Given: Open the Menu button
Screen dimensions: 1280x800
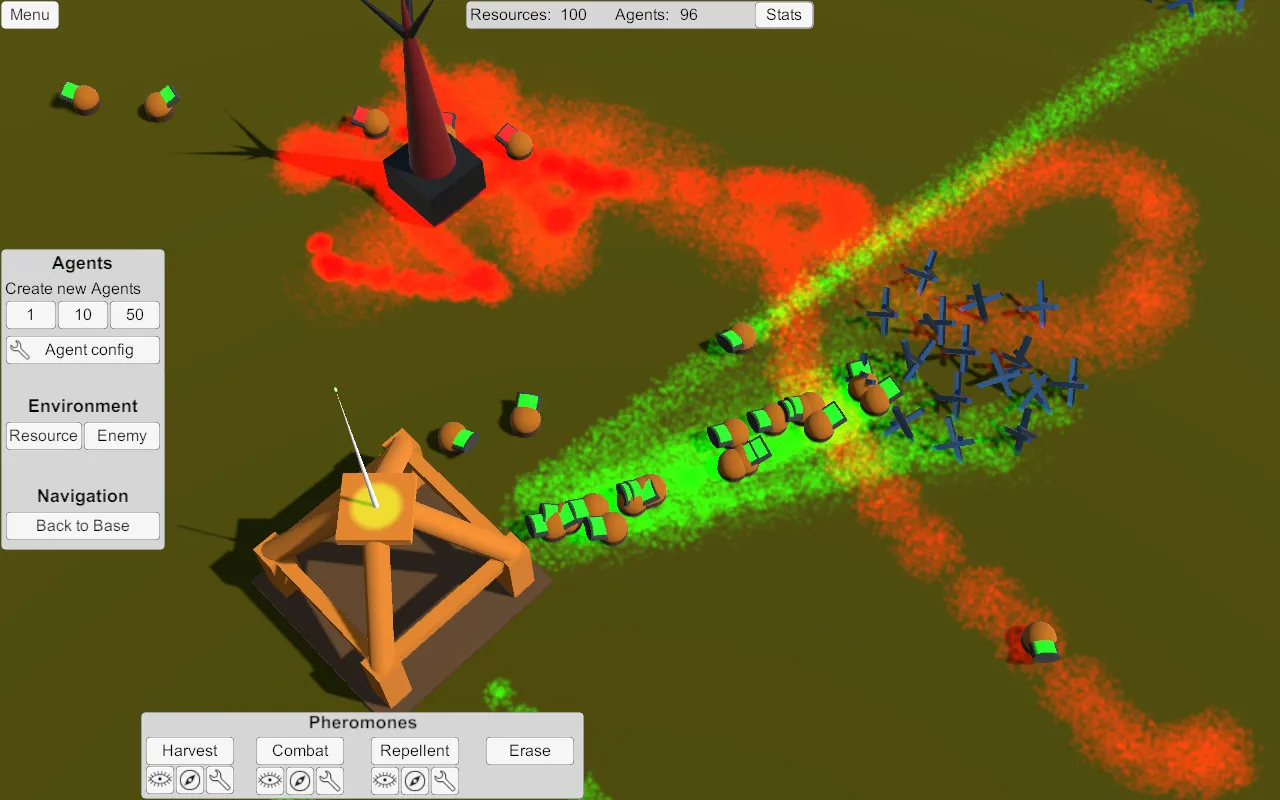Looking at the screenshot, I should tap(30, 15).
